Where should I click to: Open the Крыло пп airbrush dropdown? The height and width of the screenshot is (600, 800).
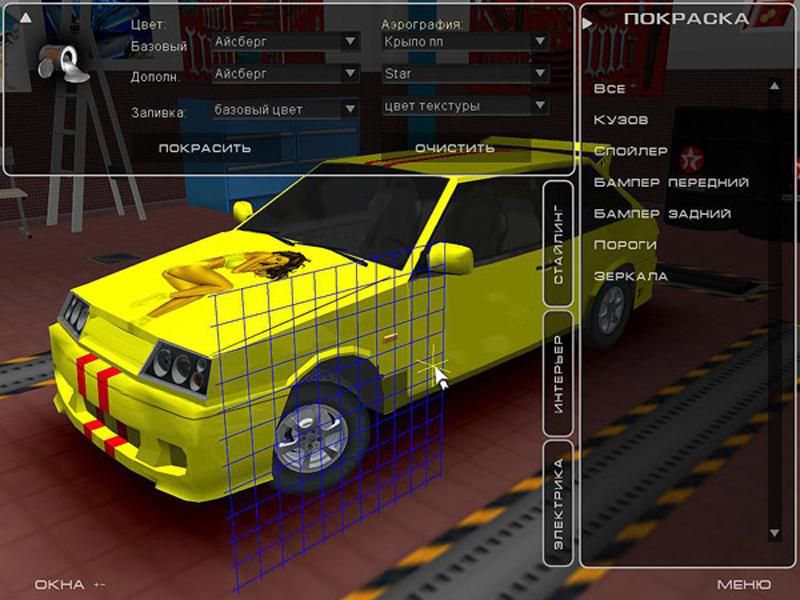[x=465, y=42]
